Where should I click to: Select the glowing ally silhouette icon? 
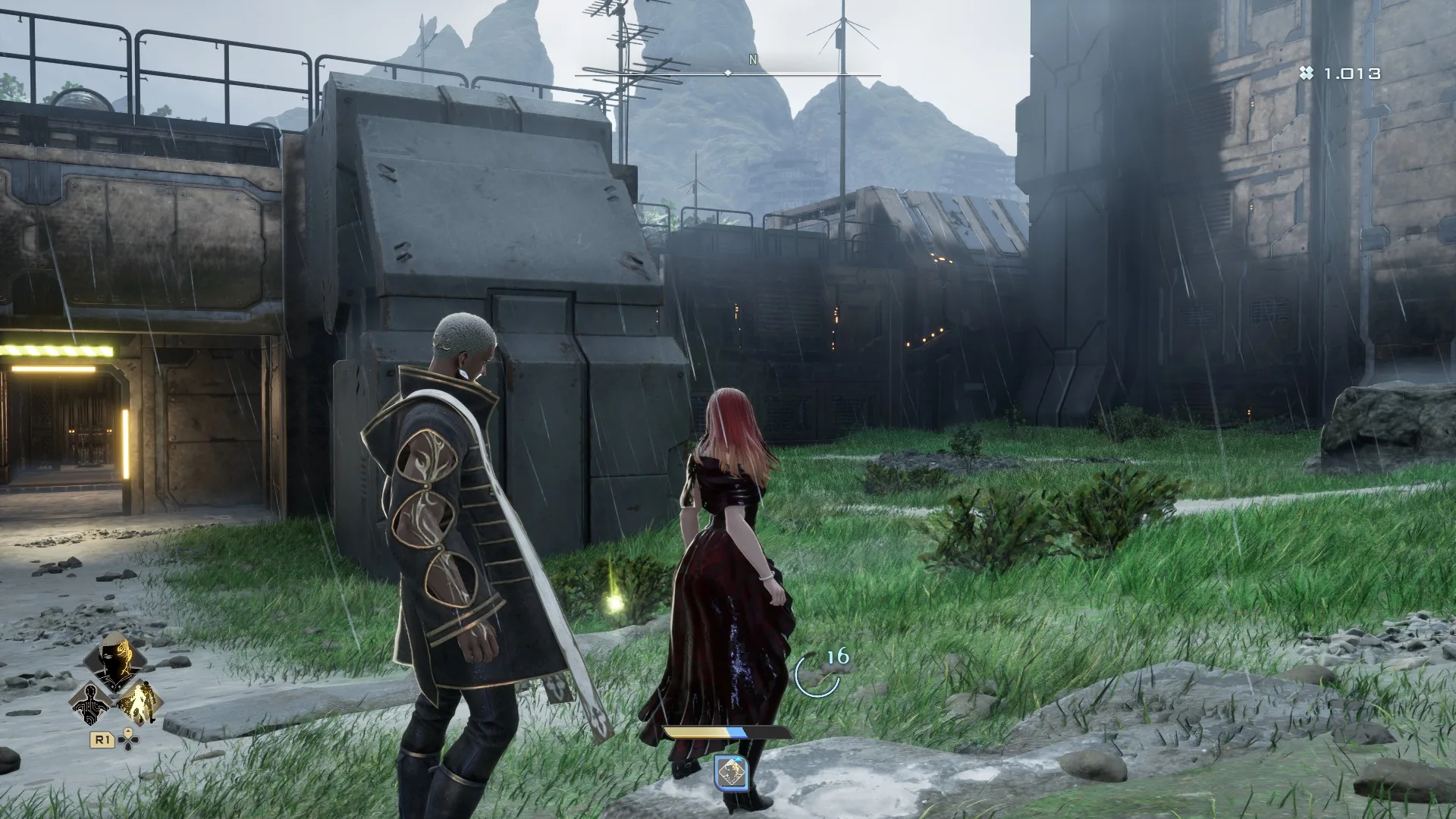point(139,703)
